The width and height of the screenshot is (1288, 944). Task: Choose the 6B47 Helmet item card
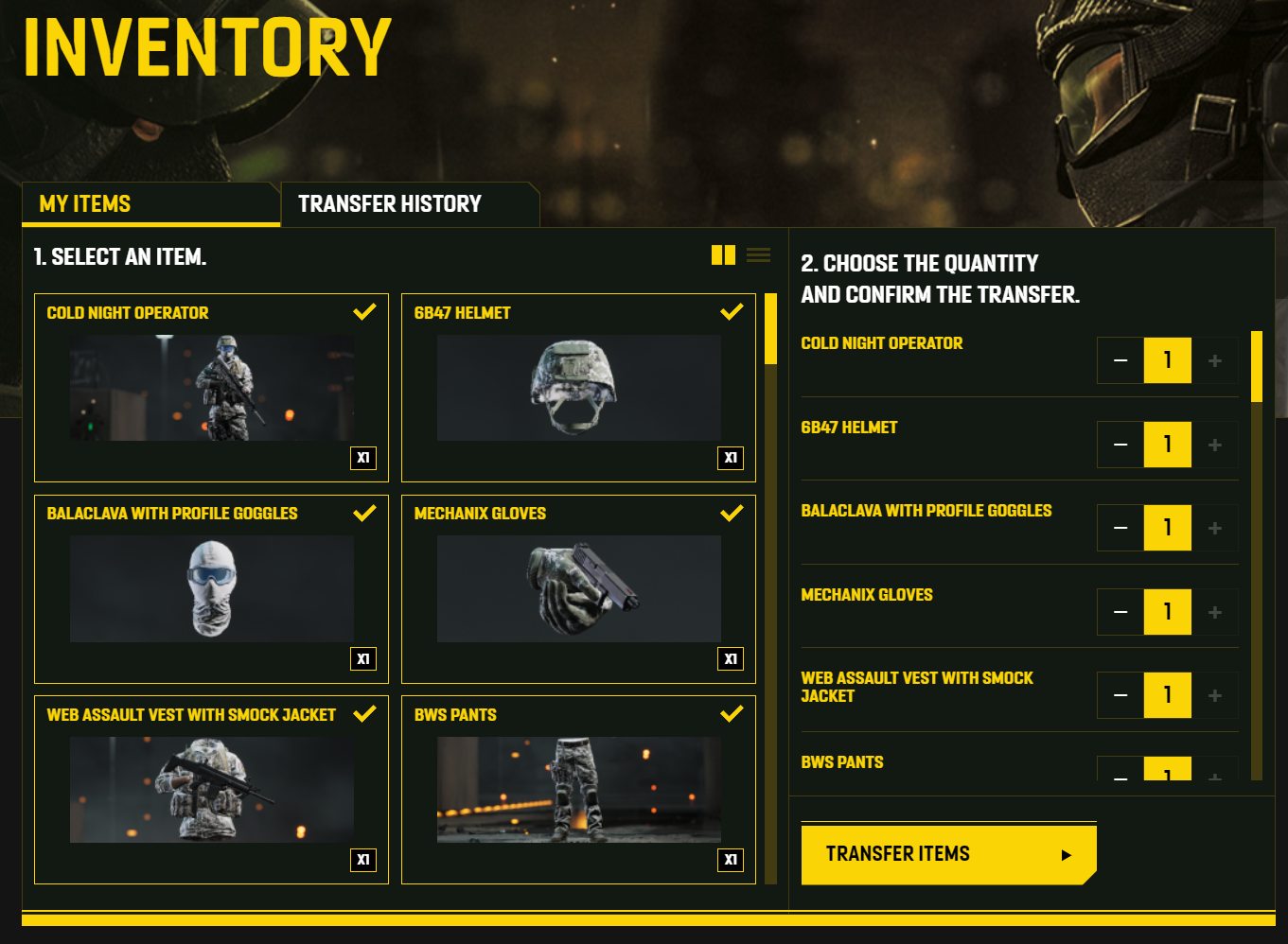point(578,388)
